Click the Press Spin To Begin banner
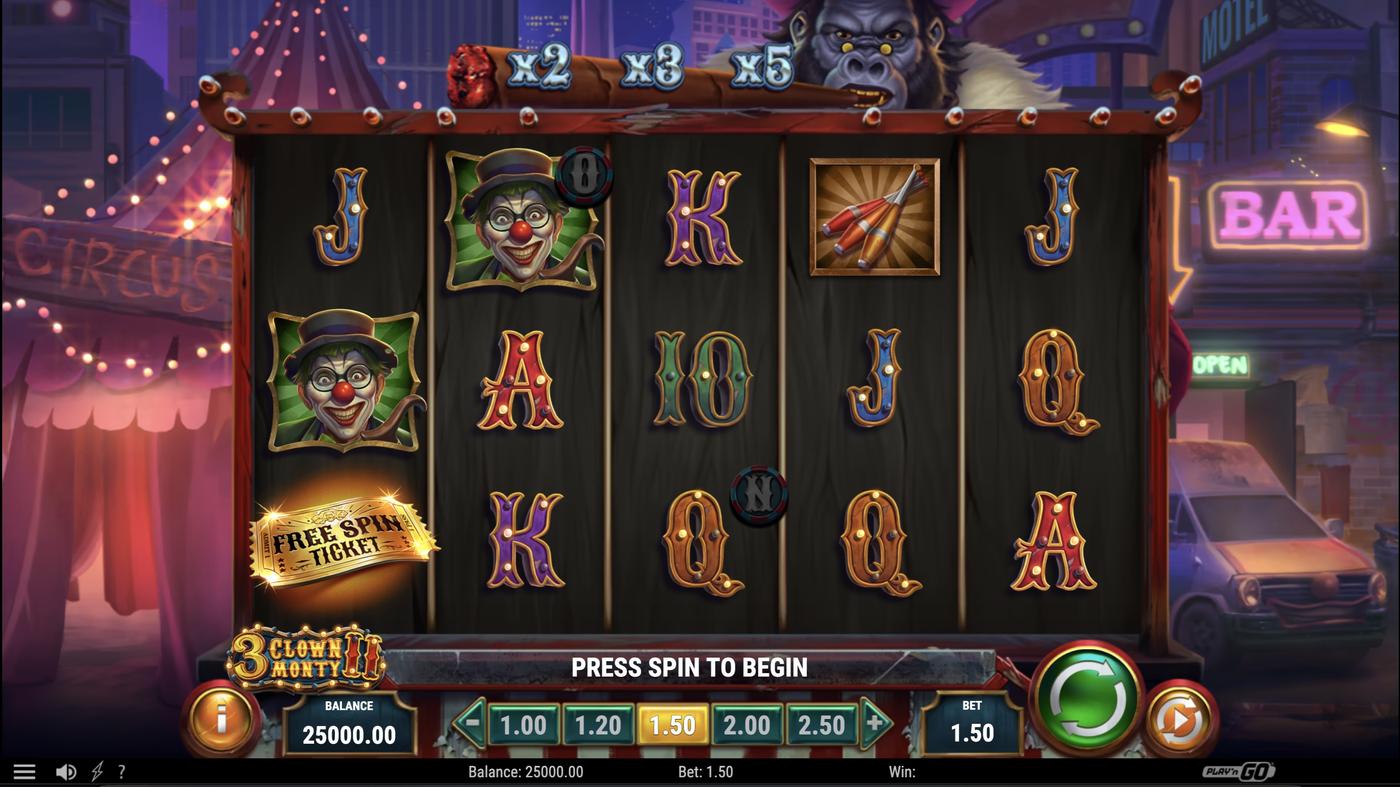This screenshot has width=1400, height=787. 688,667
